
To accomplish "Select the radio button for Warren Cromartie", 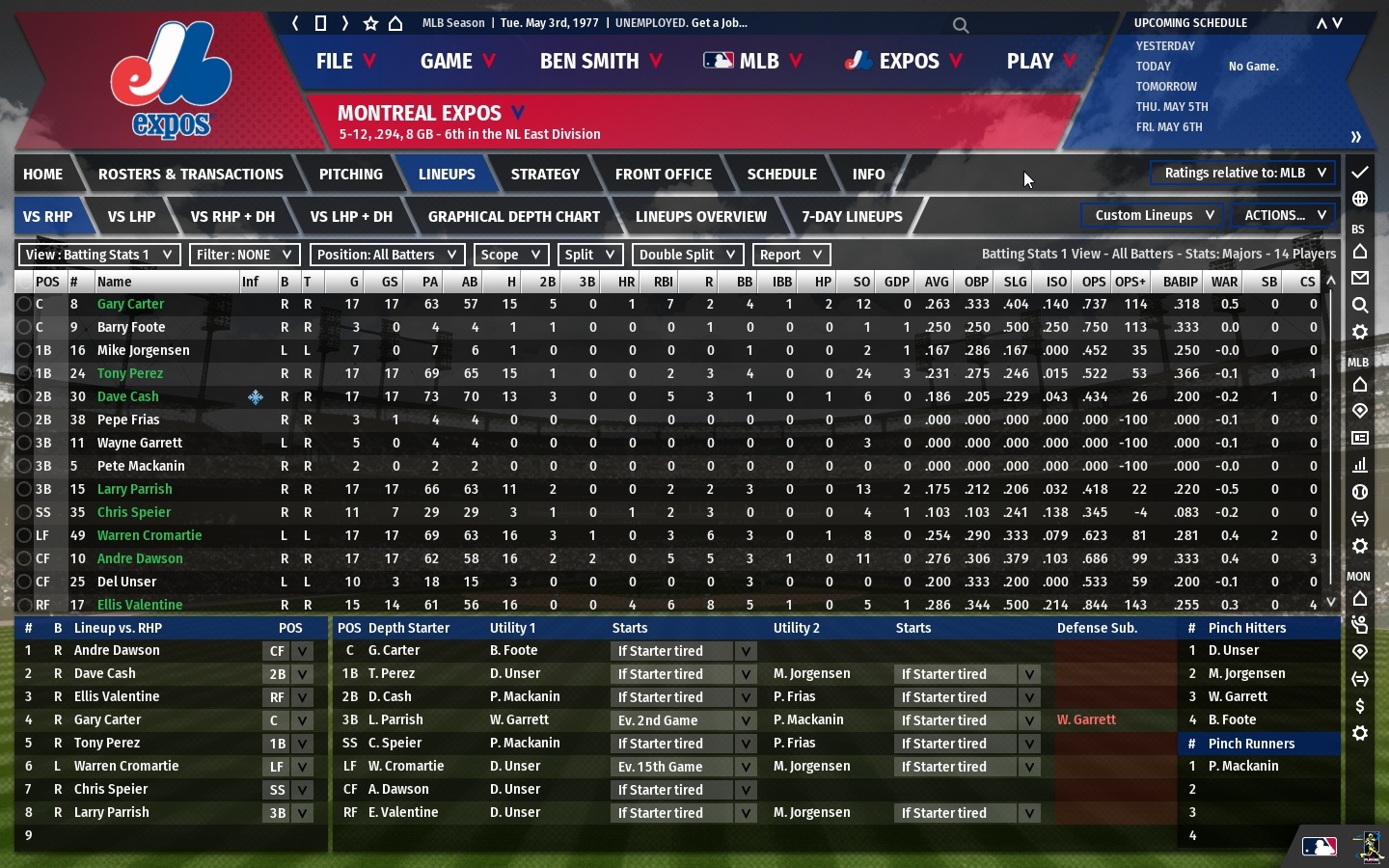I will [25, 535].
